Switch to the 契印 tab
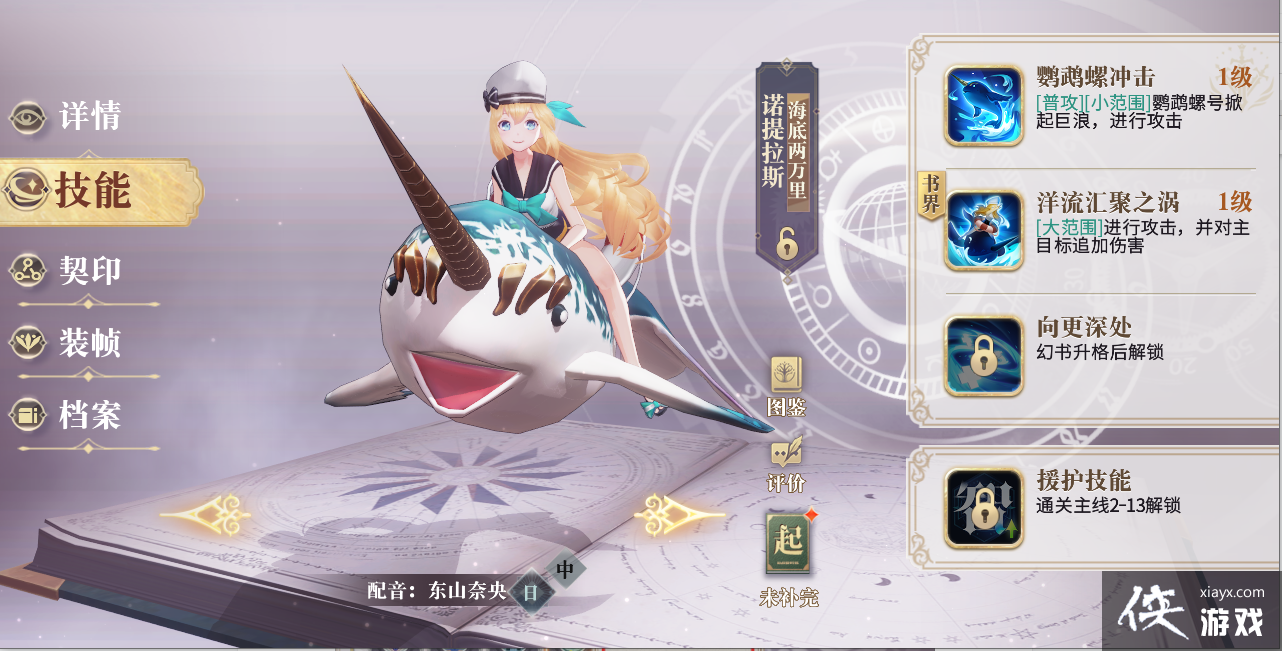This screenshot has height=651, width=1282. coord(70,270)
